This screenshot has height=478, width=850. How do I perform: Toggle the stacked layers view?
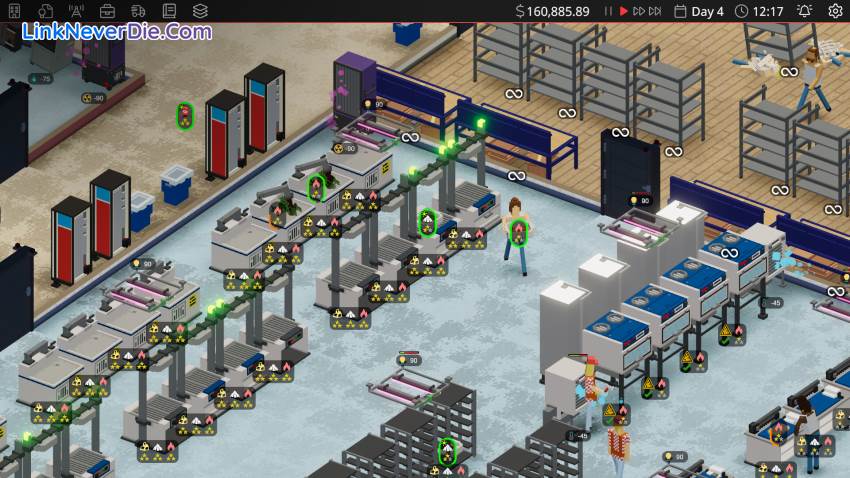pyautogui.click(x=201, y=11)
